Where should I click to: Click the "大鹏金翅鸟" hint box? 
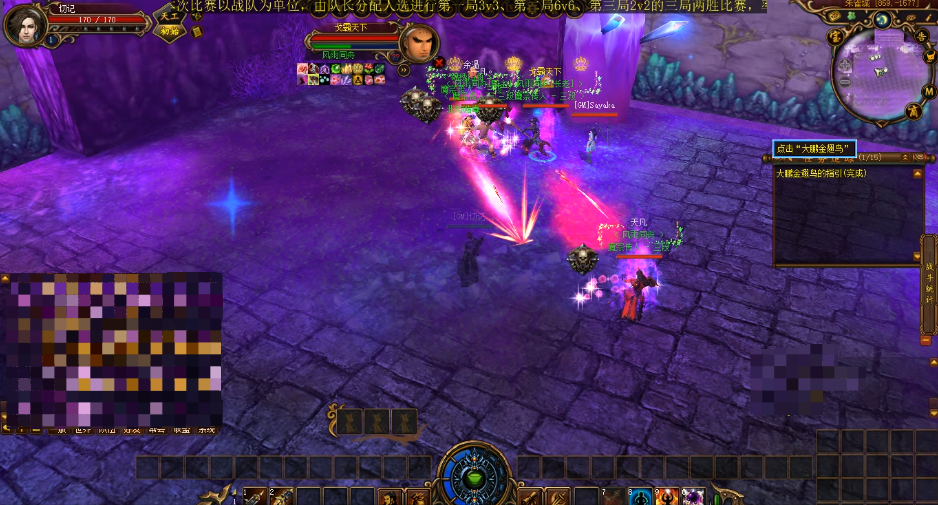pos(814,149)
